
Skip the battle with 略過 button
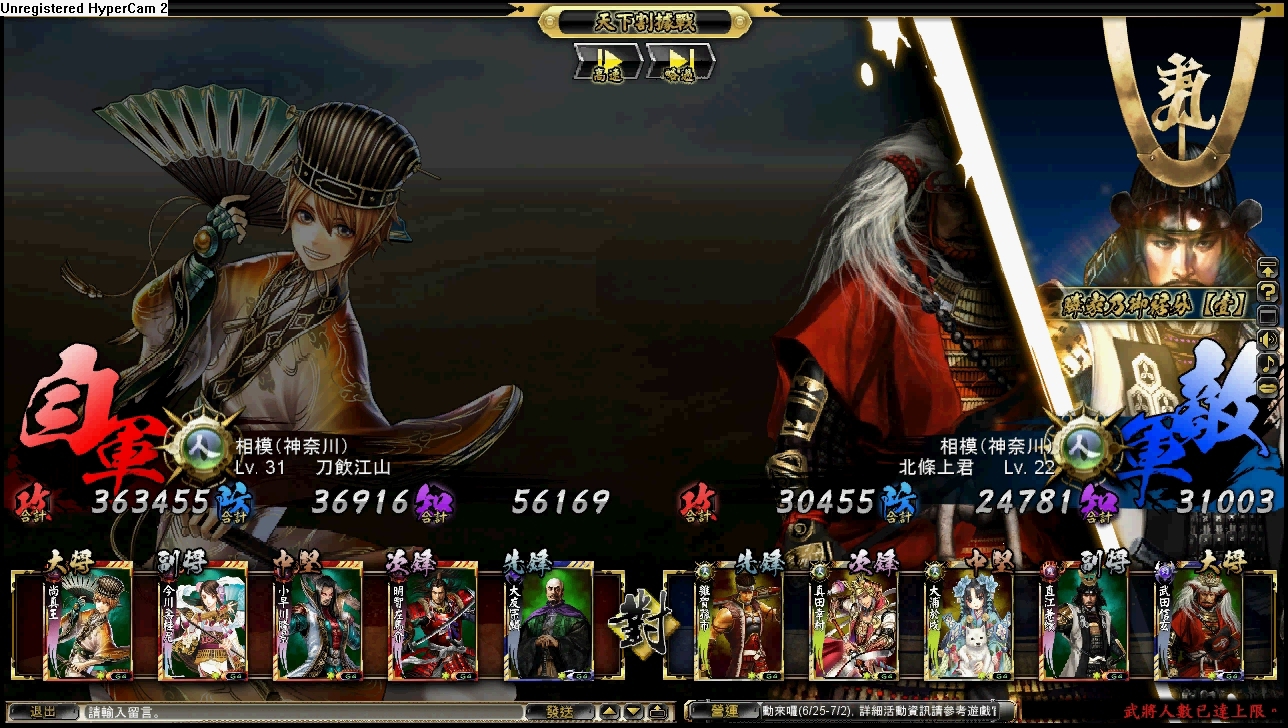point(680,62)
